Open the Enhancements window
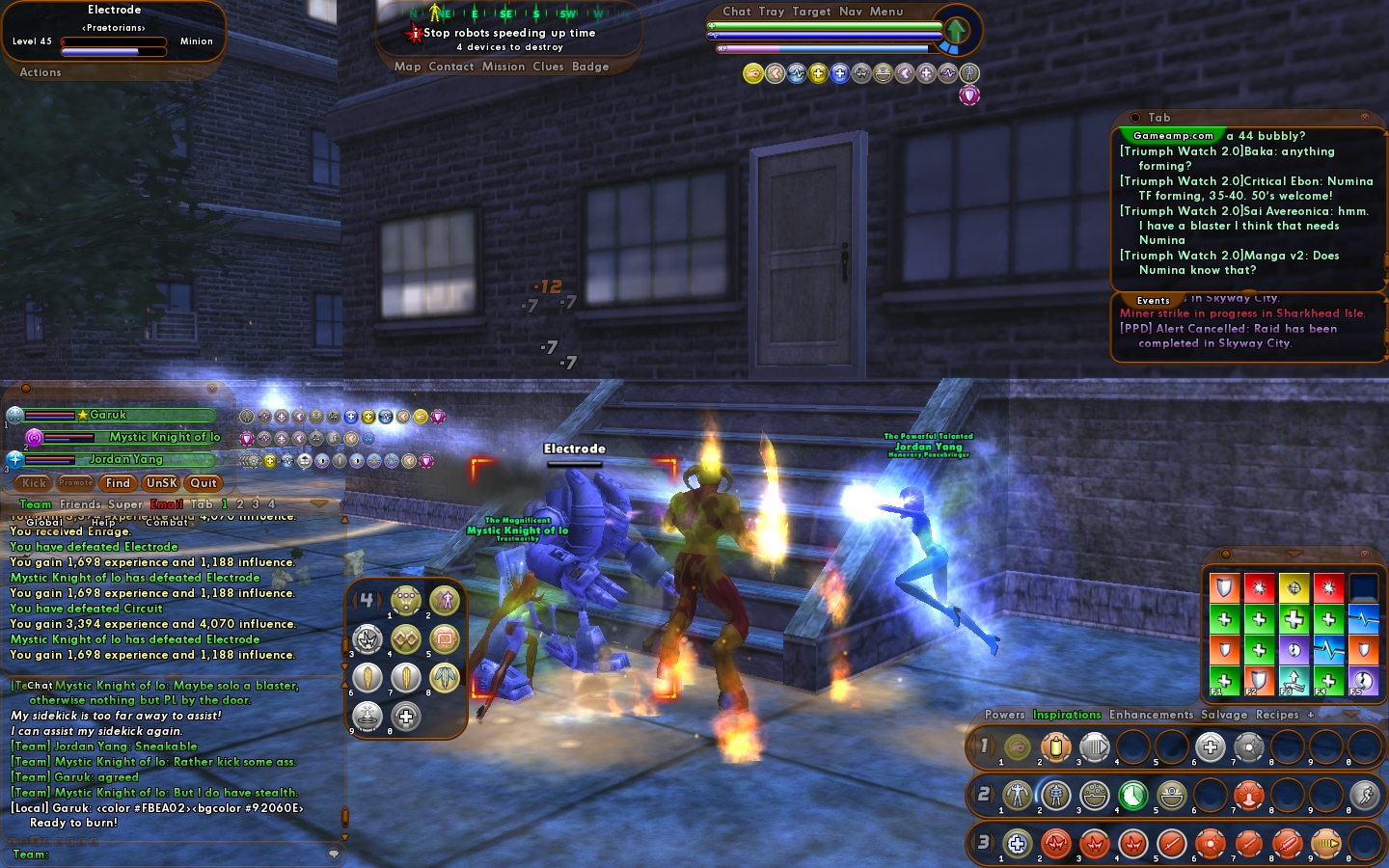 (1151, 715)
